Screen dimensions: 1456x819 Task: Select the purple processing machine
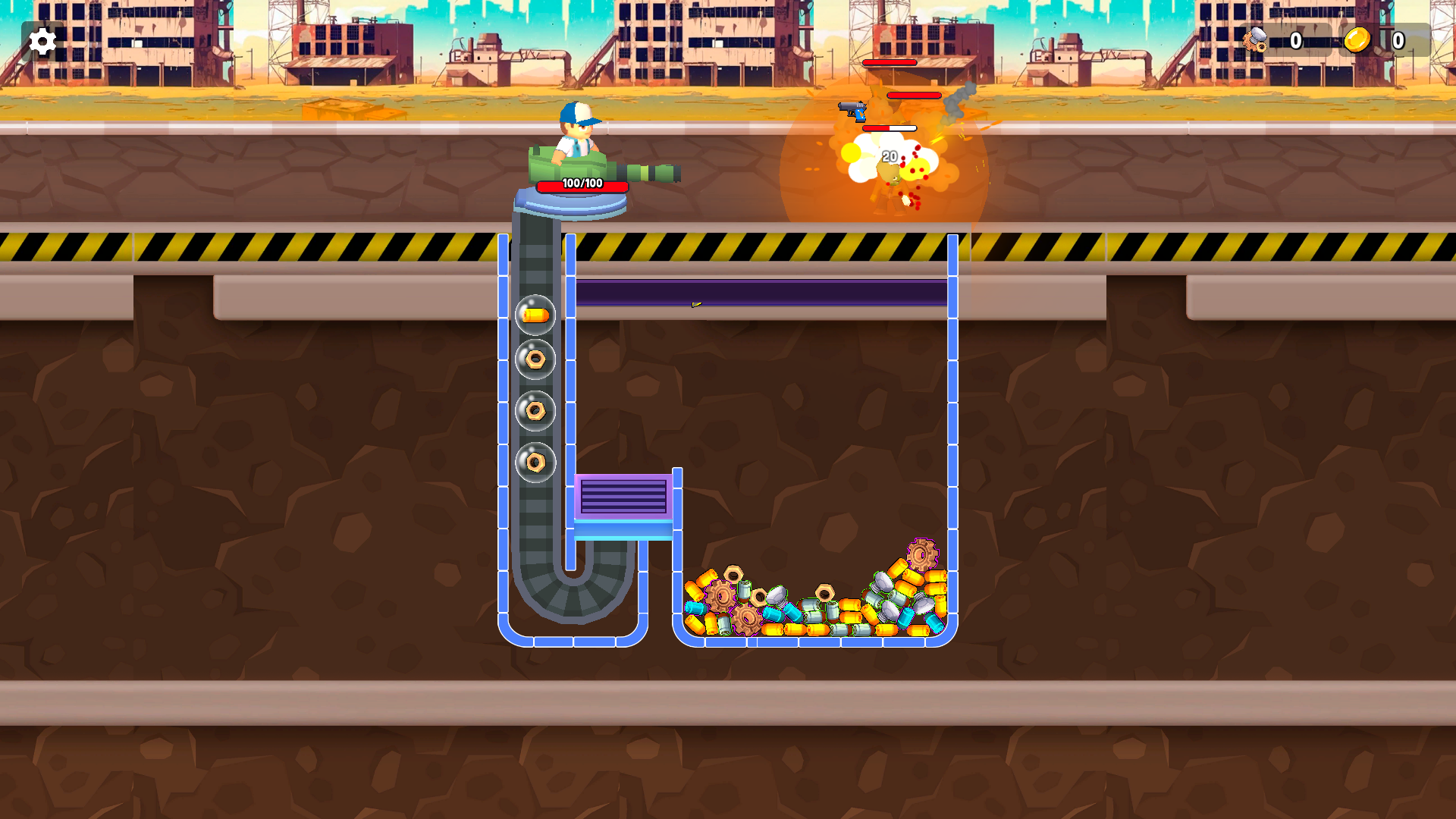(x=620, y=497)
